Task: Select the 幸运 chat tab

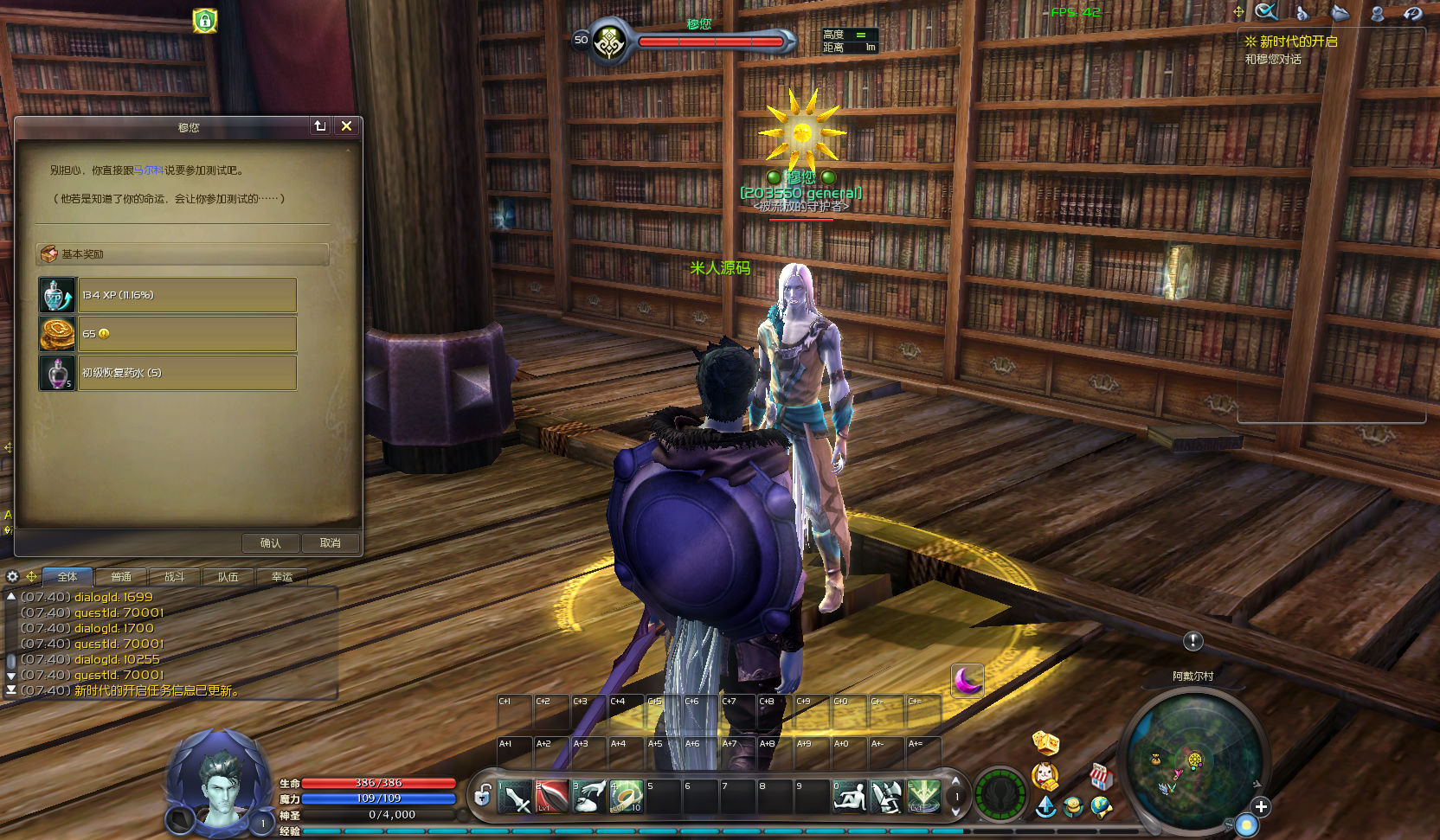Action: tap(282, 577)
